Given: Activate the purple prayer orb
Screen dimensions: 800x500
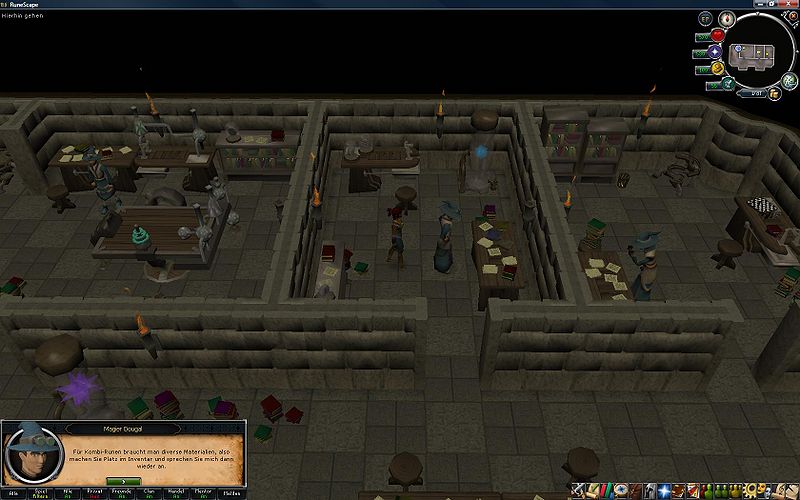Looking at the screenshot, I should click(716, 51).
